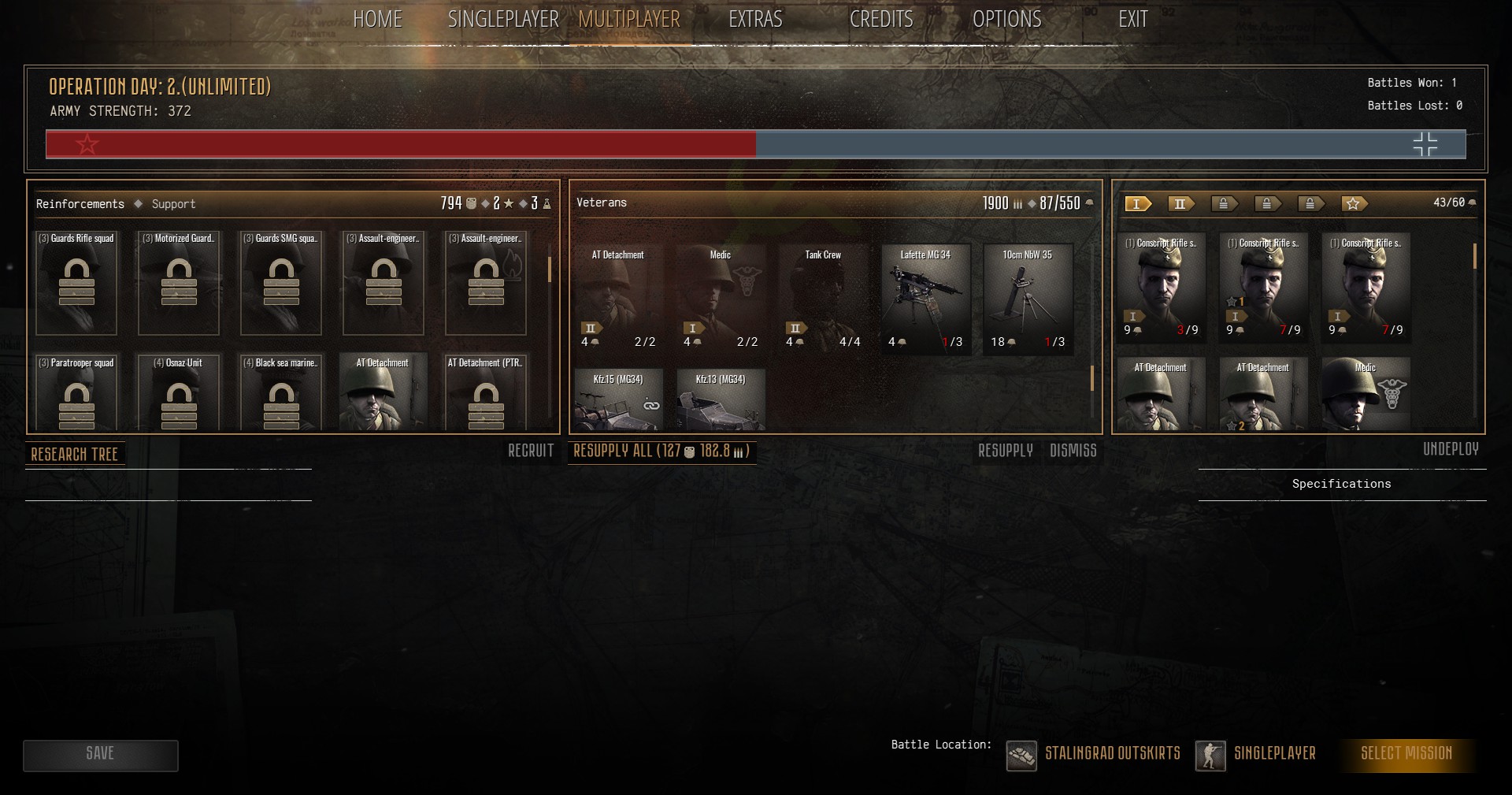Exit the game from the top menu
Image resolution: width=1512 pixels, height=795 pixels.
[x=1132, y=19]
